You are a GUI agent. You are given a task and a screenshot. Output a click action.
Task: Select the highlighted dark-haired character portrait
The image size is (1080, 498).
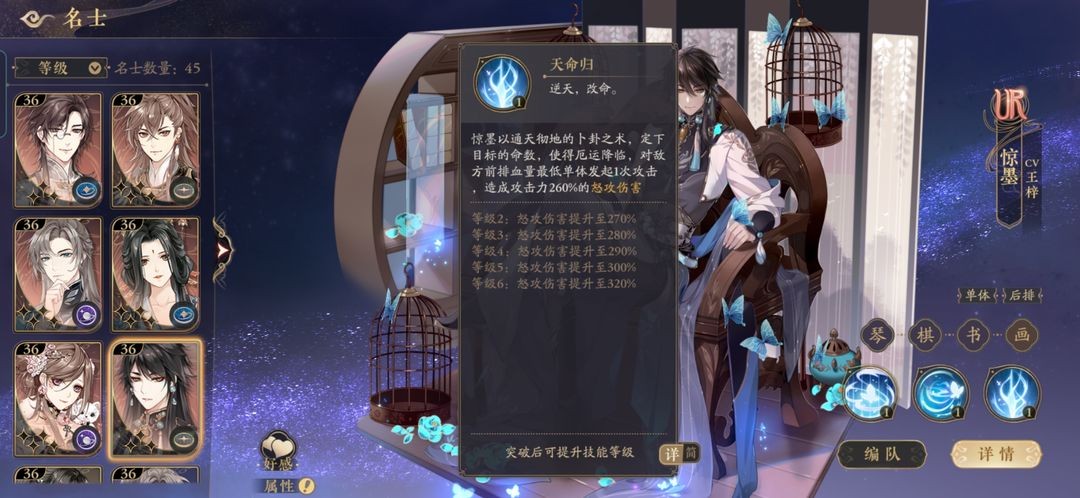click(155, 397)
